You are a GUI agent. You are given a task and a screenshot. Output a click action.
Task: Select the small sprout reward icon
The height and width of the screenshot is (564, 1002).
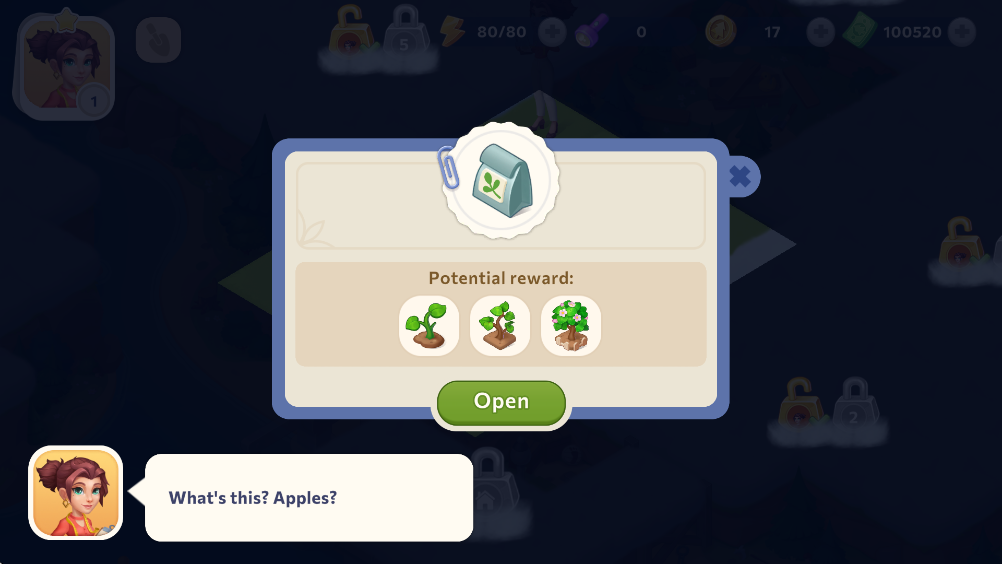coord(429,325)
